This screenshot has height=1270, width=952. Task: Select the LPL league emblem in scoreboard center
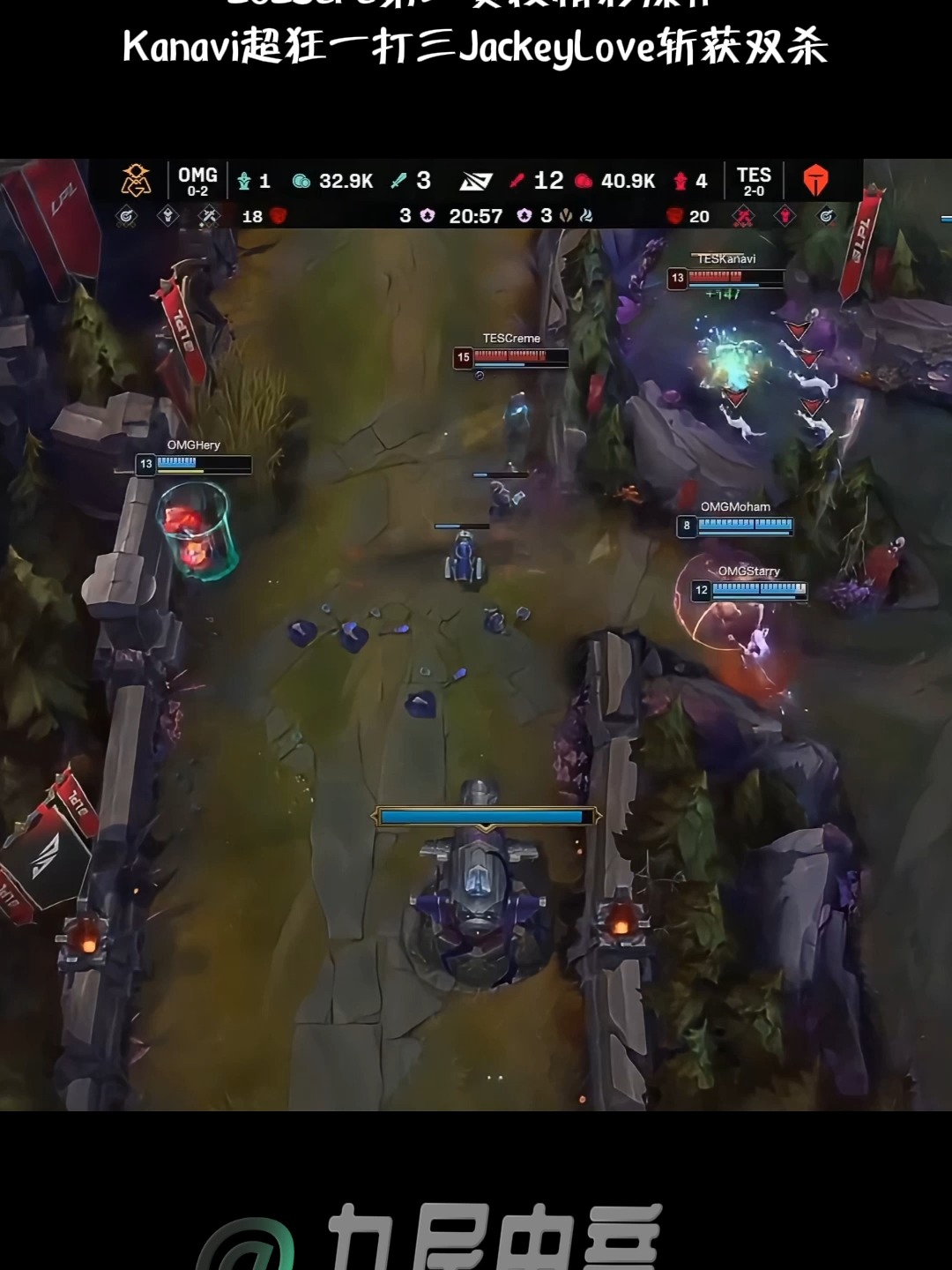click(476, 181)
